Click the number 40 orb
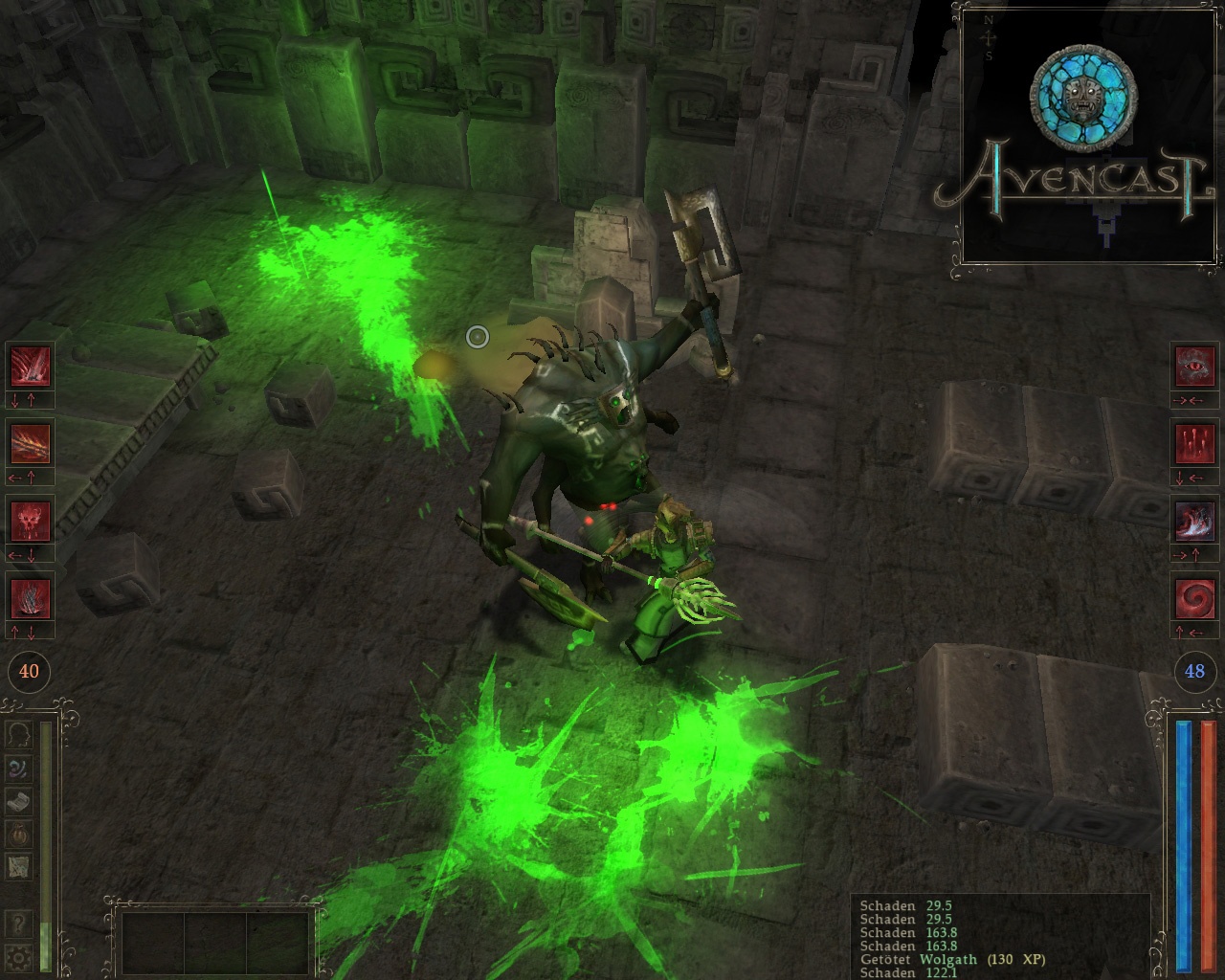This screenshot has height=980, width=1225. click(x=29, y=673)
